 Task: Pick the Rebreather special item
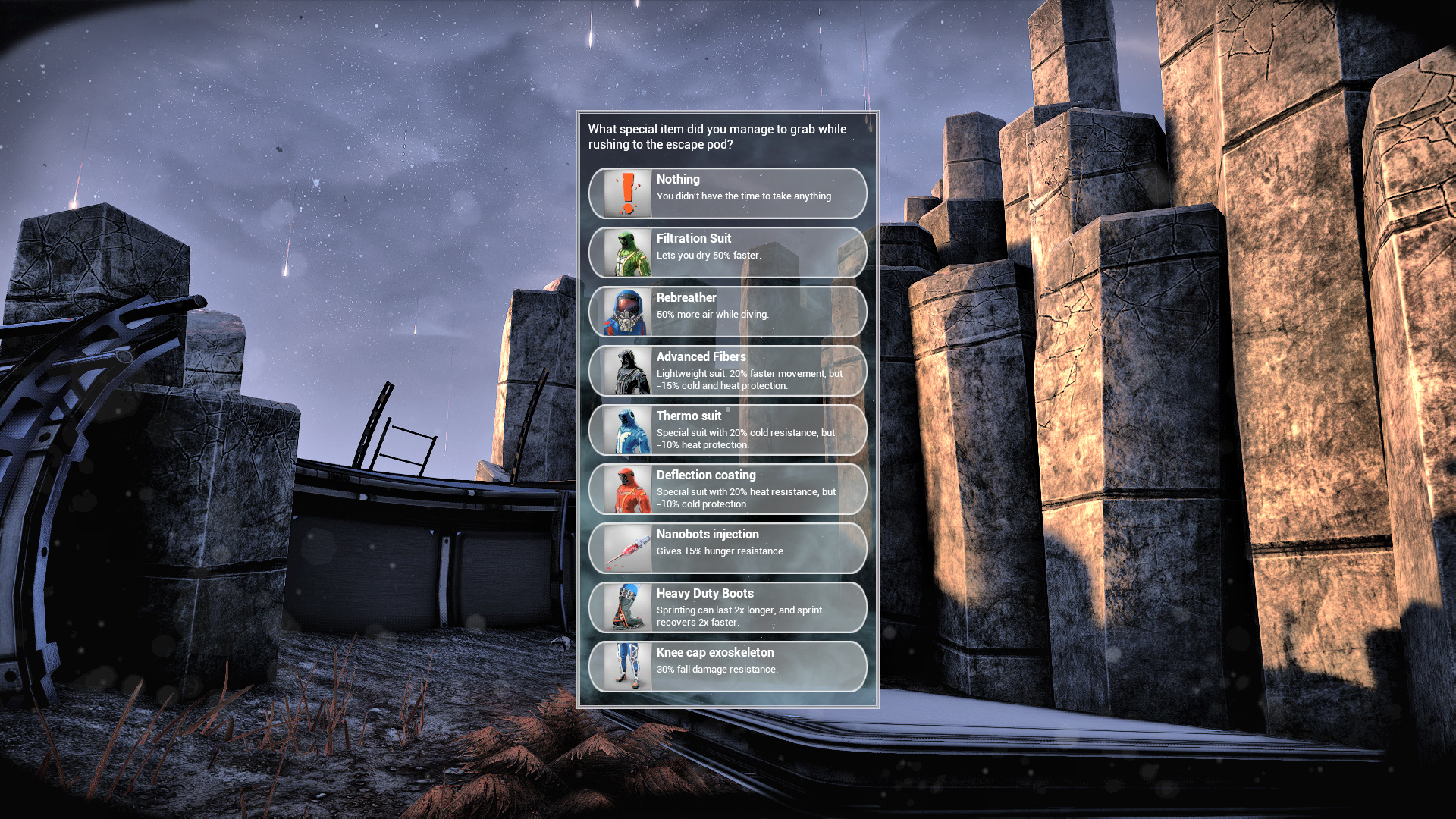click(727, 312)
